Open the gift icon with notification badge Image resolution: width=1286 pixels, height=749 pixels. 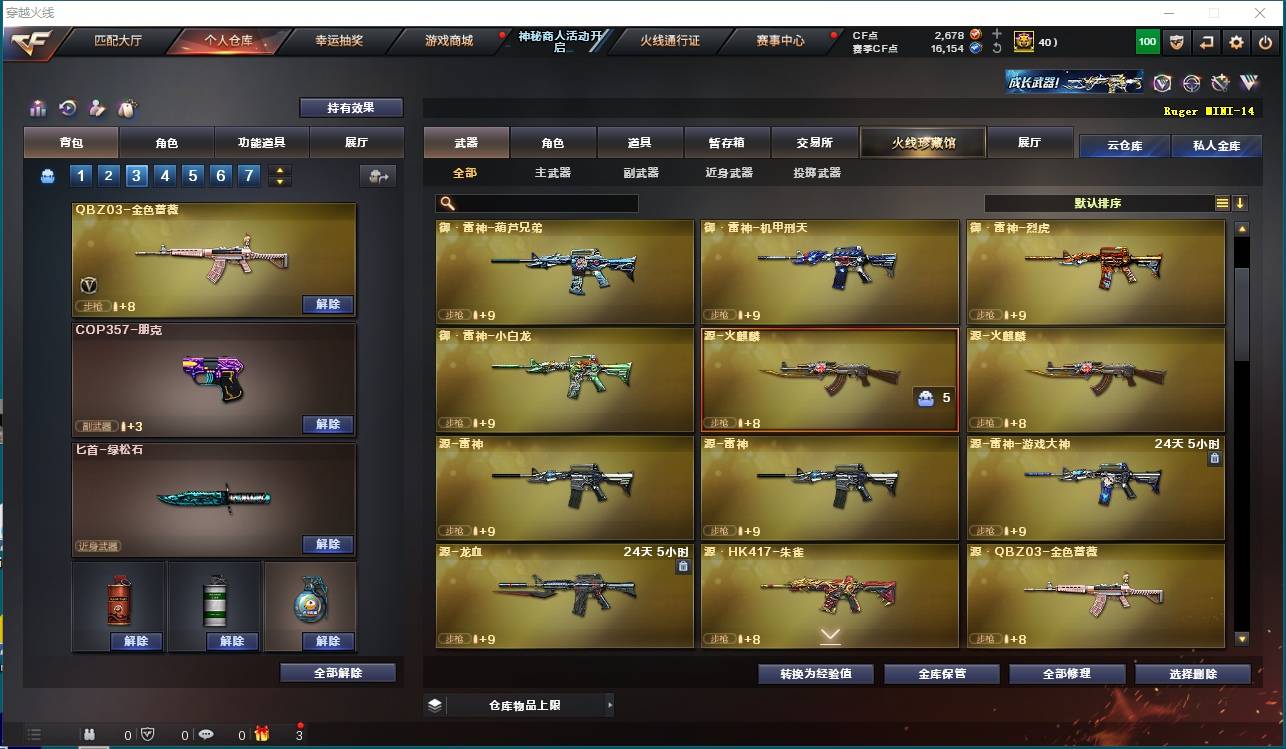point(262,734)
